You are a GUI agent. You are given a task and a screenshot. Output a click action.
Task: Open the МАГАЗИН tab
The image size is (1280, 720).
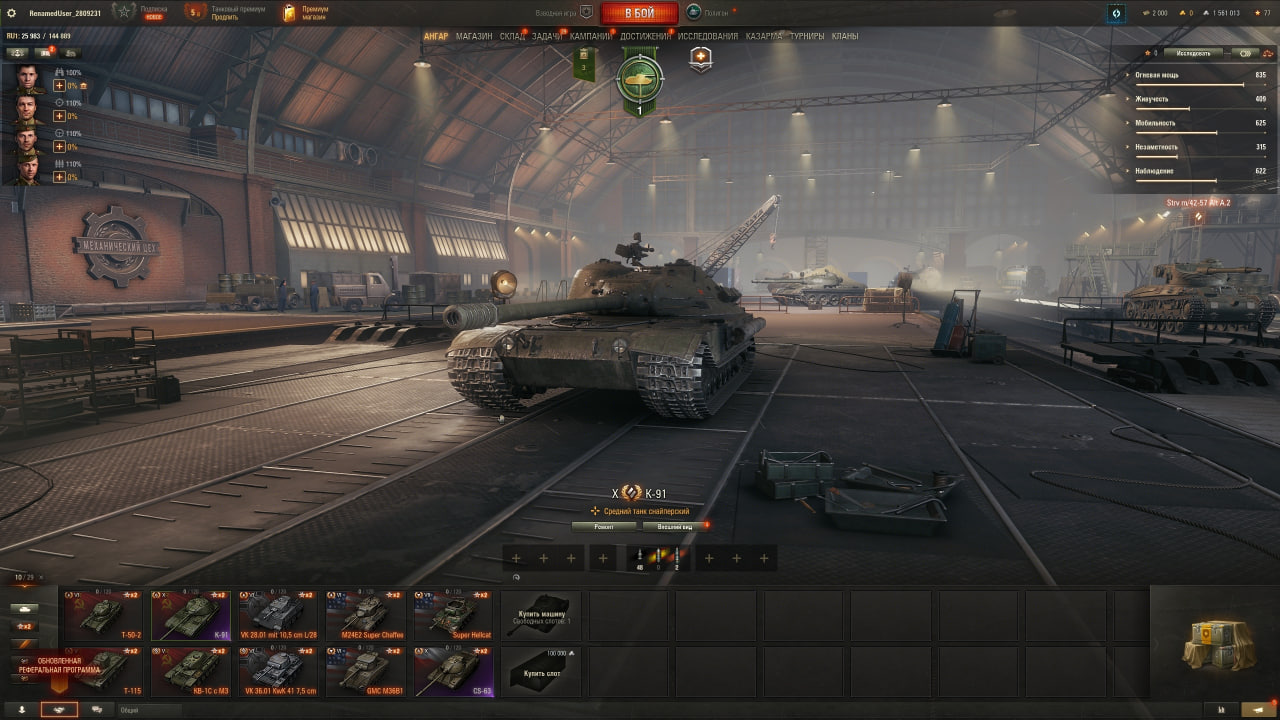click(474, 36)
